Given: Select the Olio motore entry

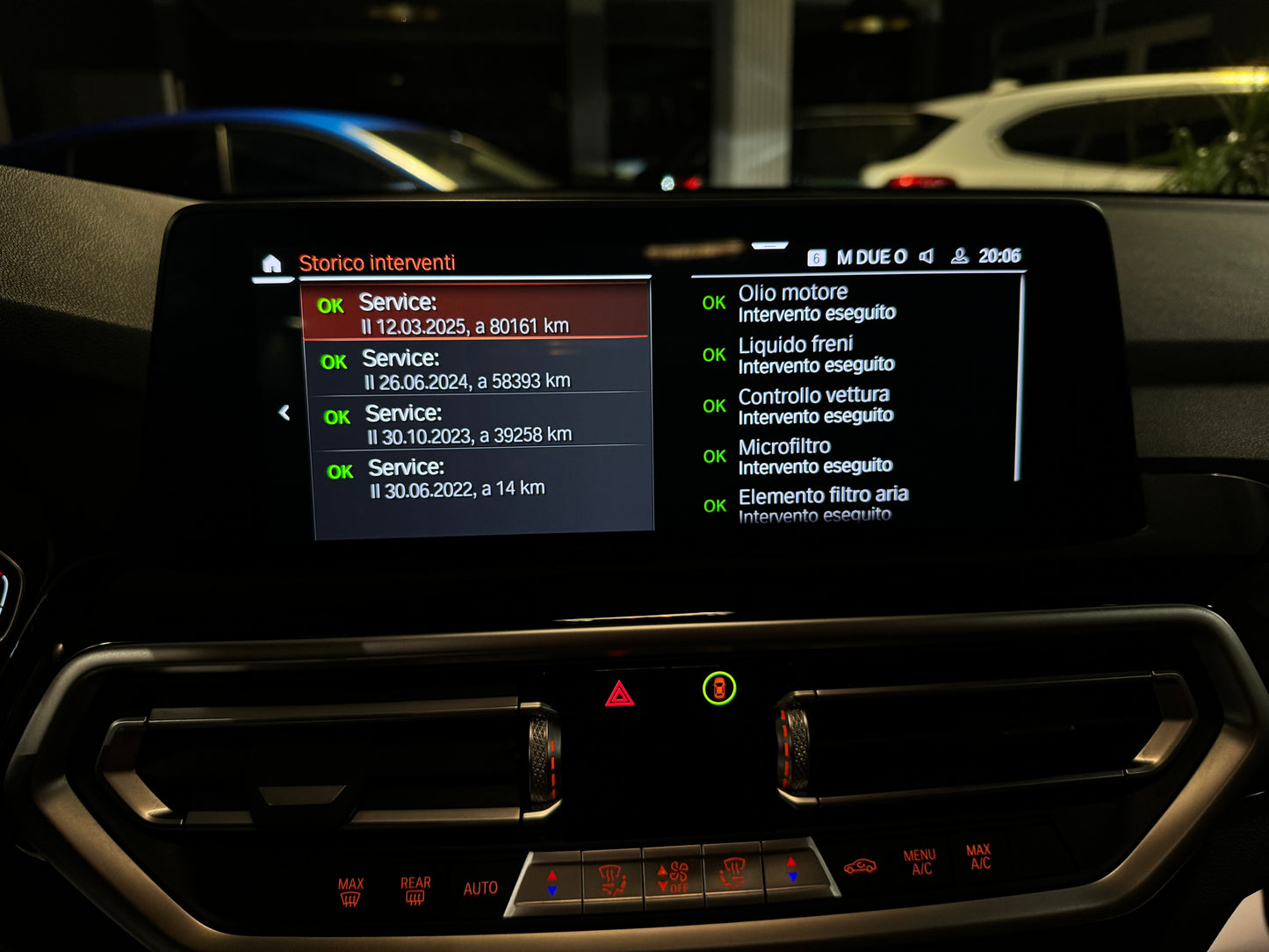Looking at the screenshot, I should point(815,302).
